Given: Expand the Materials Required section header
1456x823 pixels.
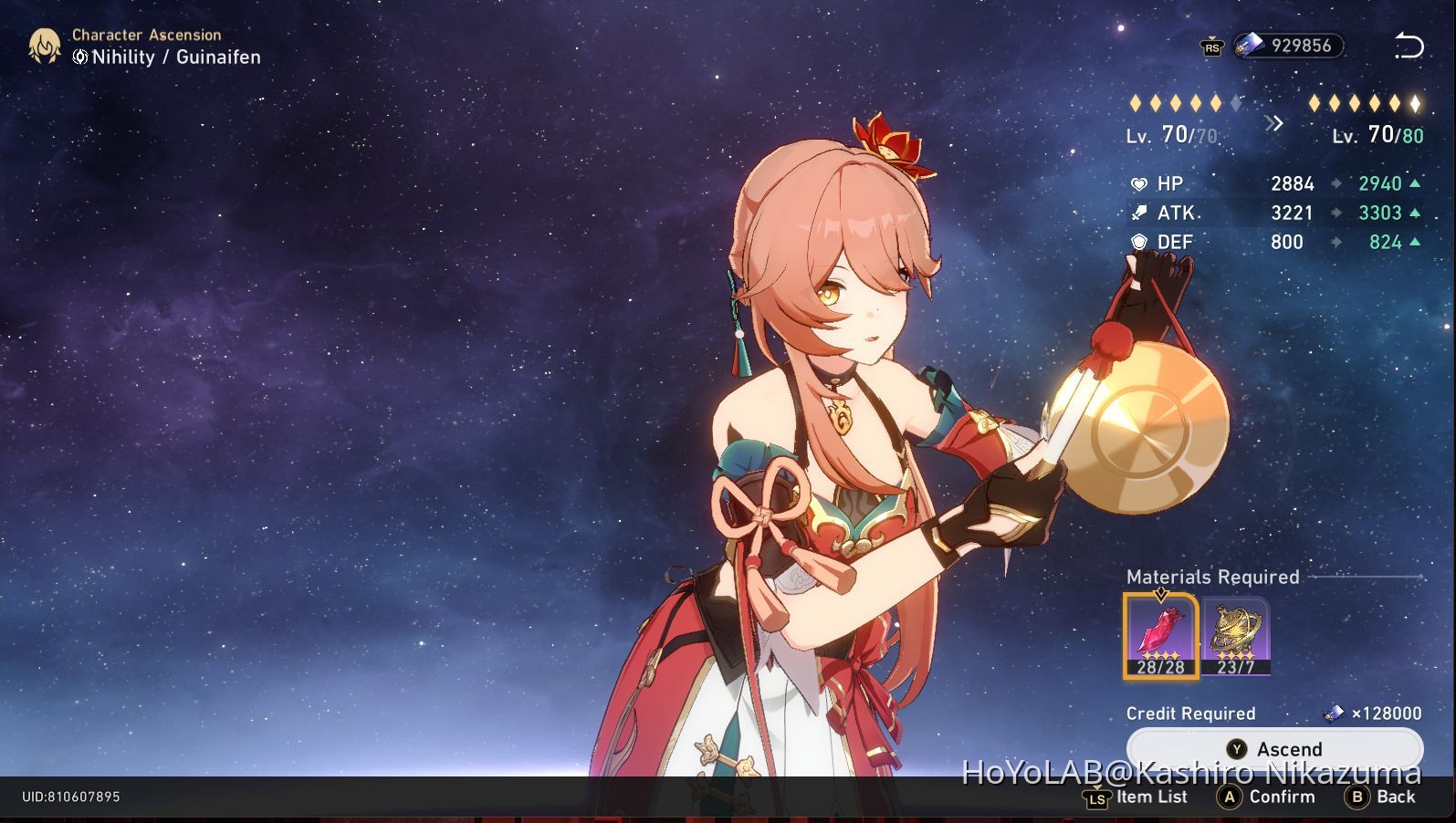Looking at the screenshot, I should coord(1211,577).
